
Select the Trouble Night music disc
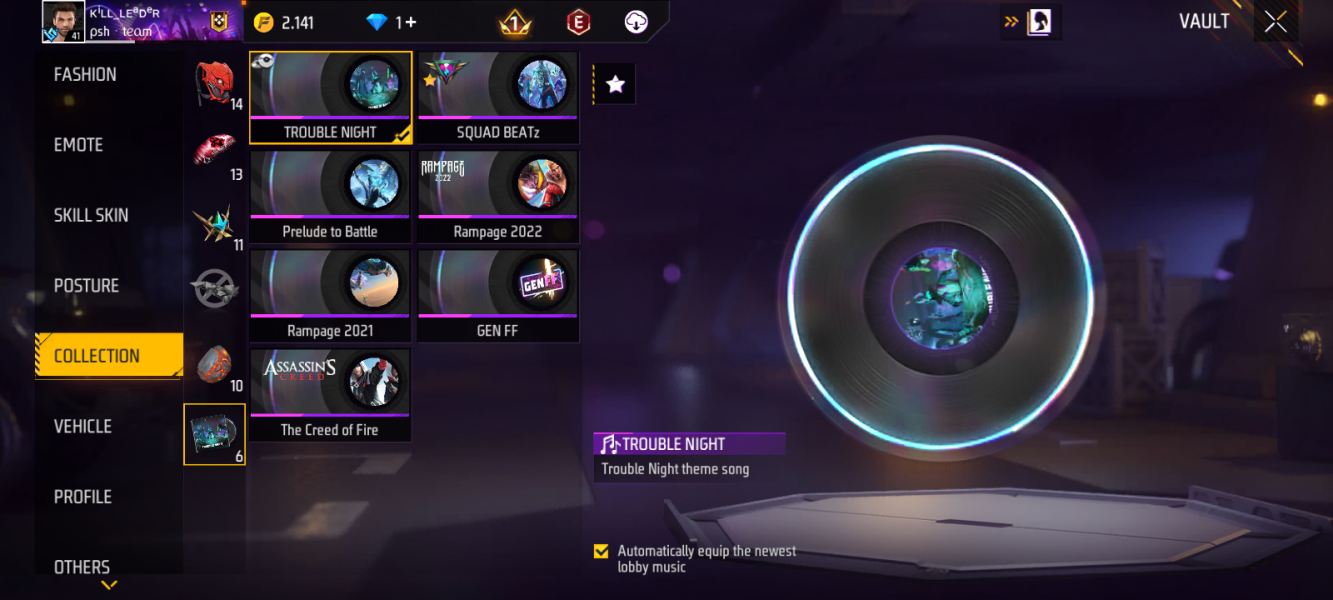(x=330, y=97)
